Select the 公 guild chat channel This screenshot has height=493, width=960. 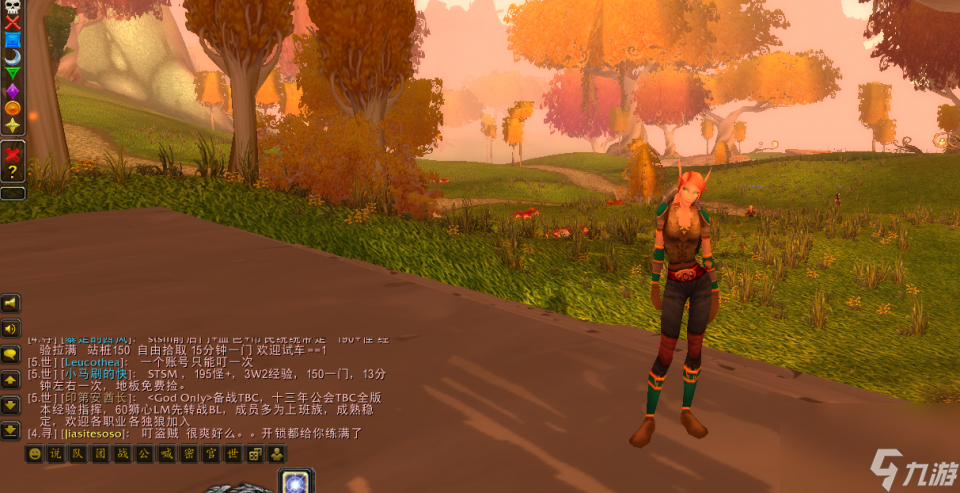(x=145, y=454)
